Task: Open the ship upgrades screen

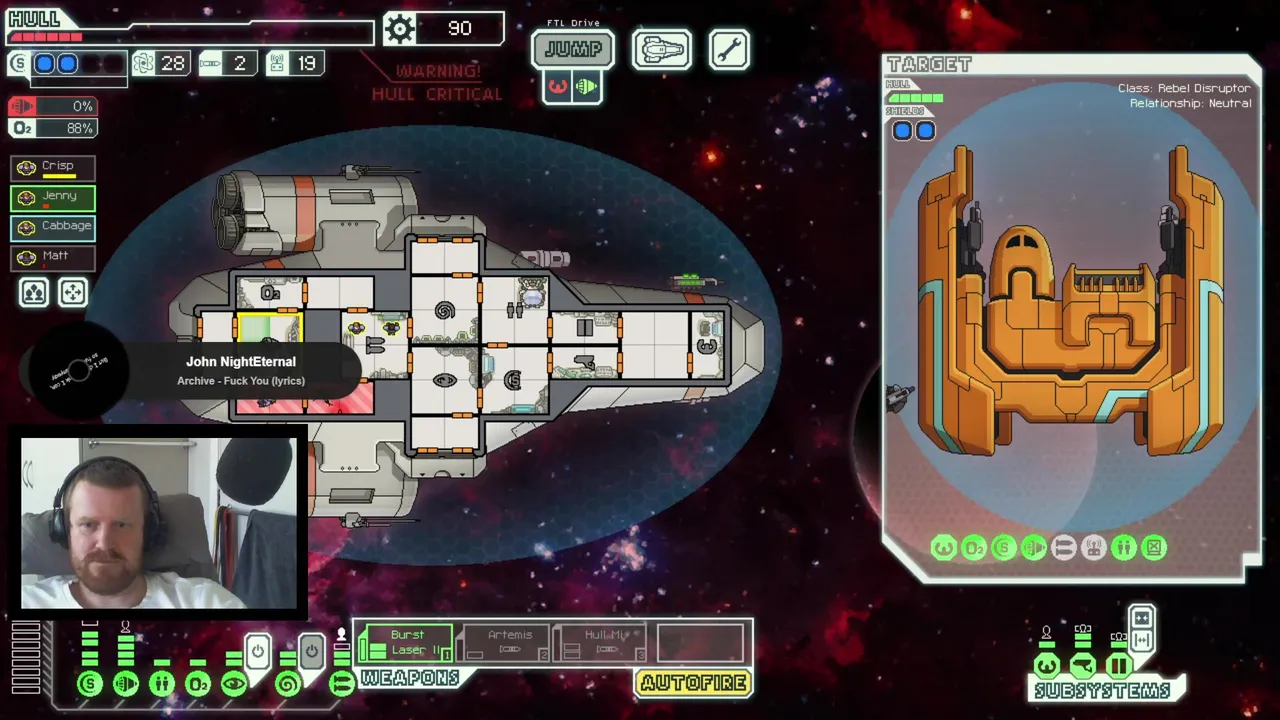Action: pos(661,49)
